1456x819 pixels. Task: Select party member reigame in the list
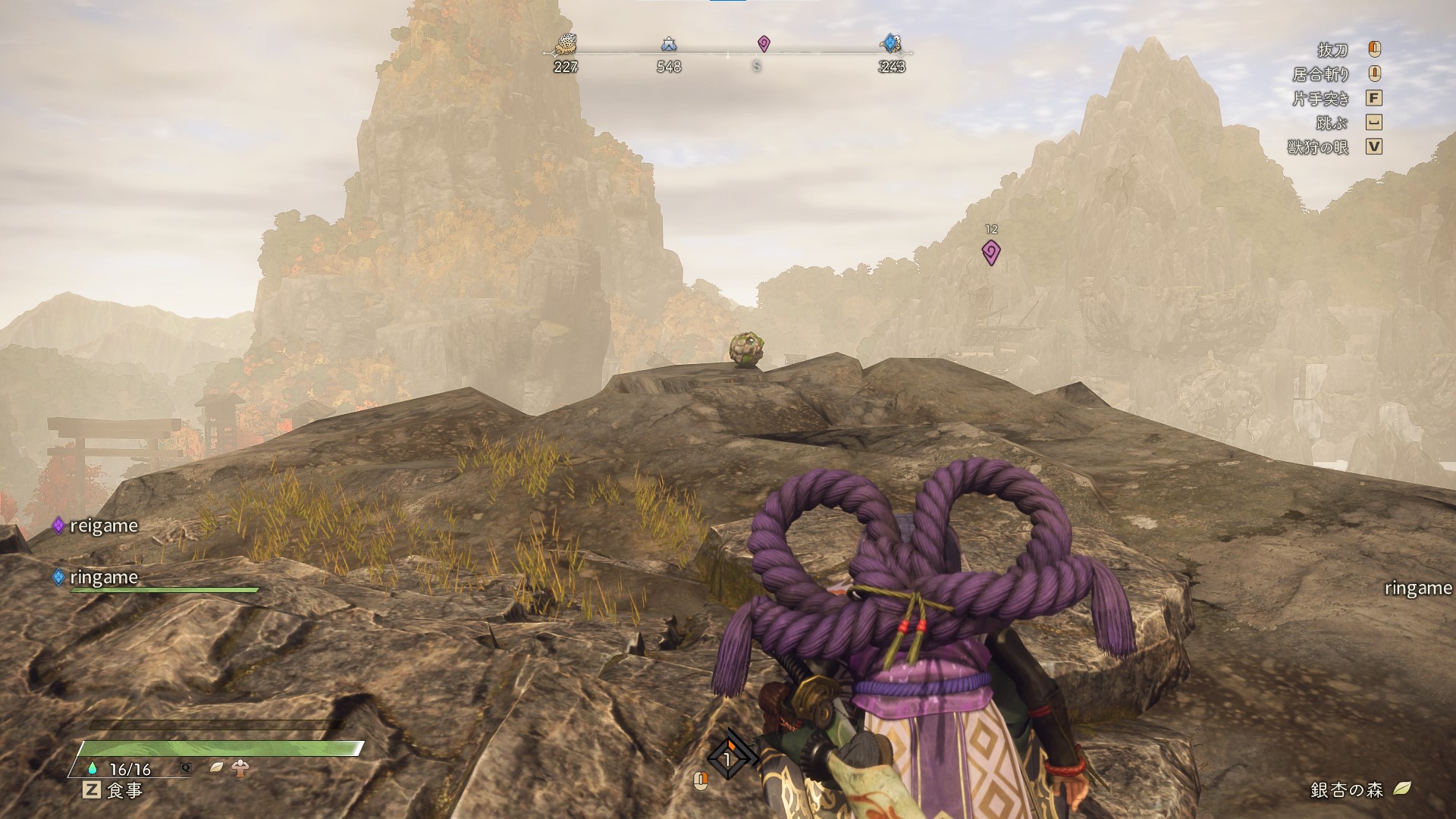coord(103,526)
